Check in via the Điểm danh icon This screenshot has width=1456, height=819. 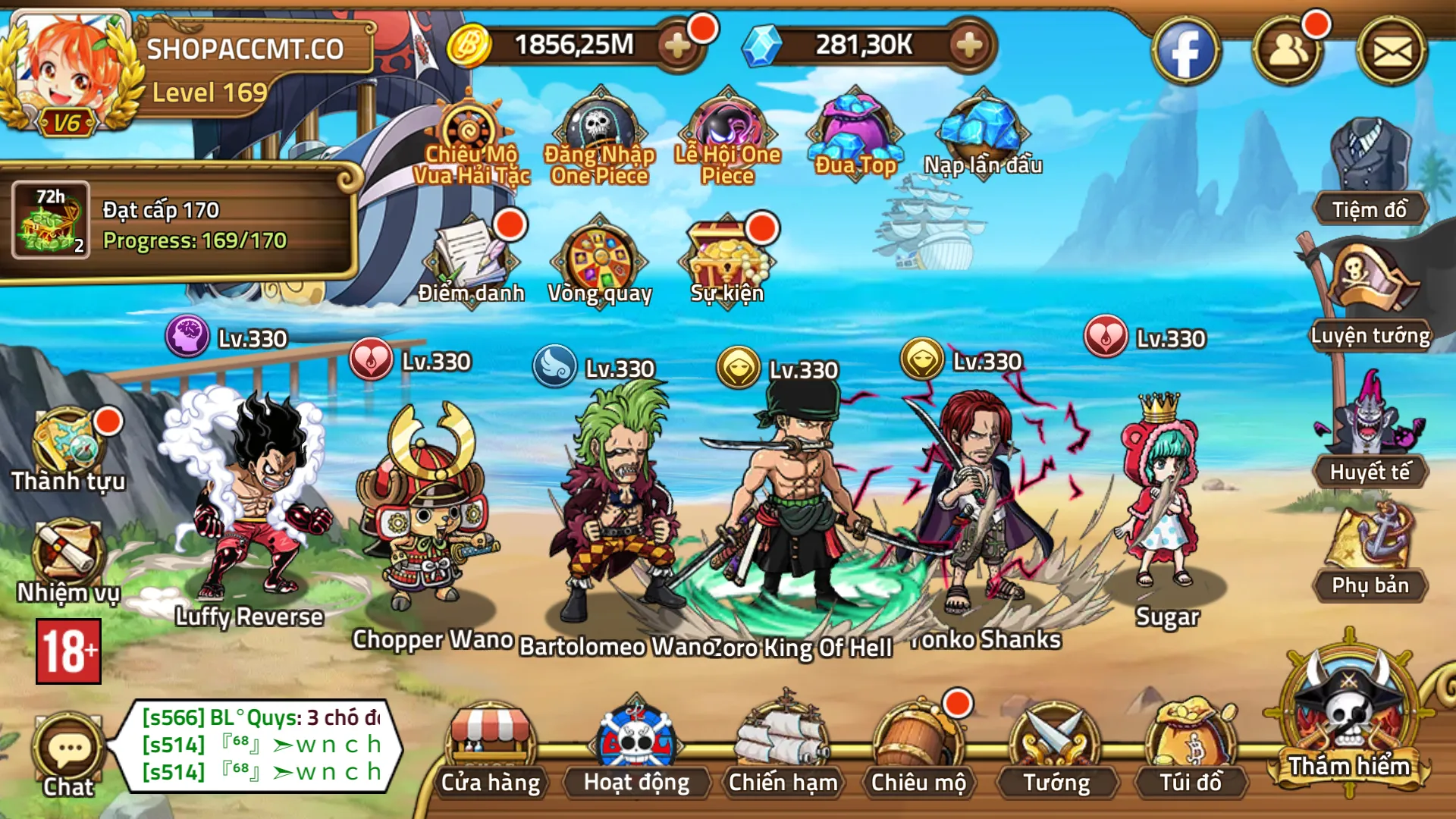(x=472, y=254)
